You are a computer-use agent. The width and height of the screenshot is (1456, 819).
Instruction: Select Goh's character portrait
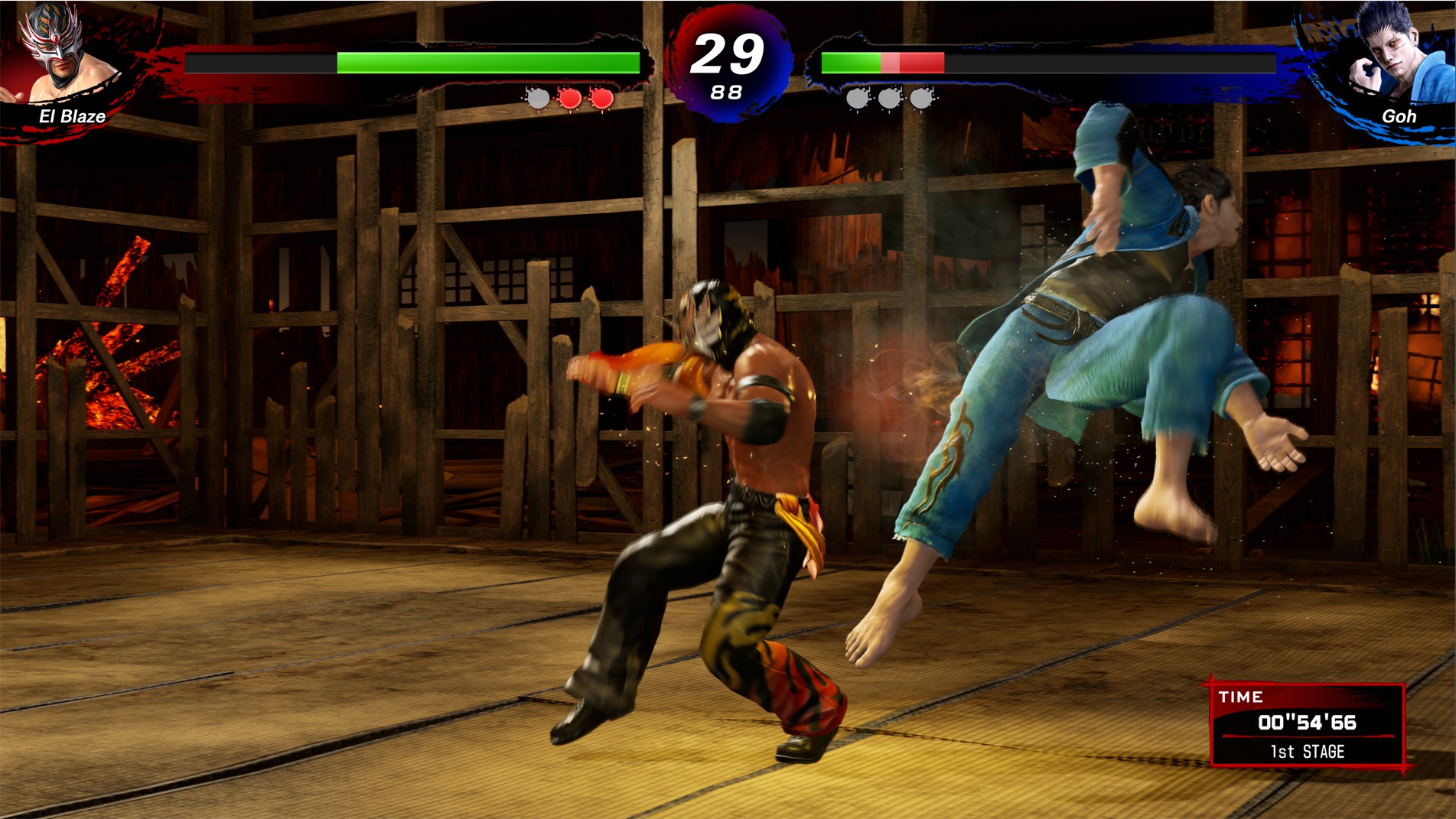(1396, 55)
